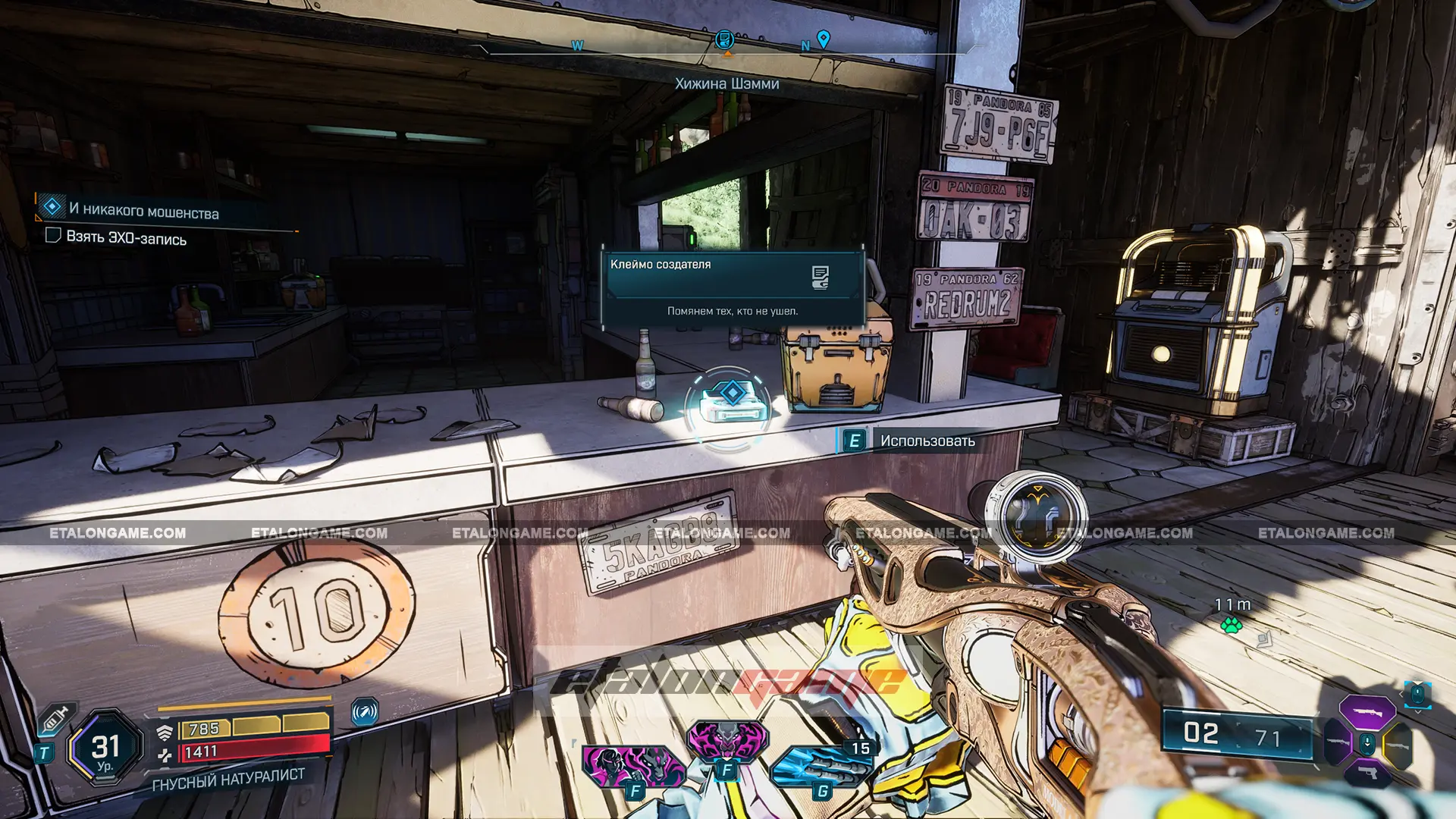Screen dimensions: 1456x819
Task: Click the round signal icon beside shield bar
Action: pyautogui.click(x=365, y=712)
